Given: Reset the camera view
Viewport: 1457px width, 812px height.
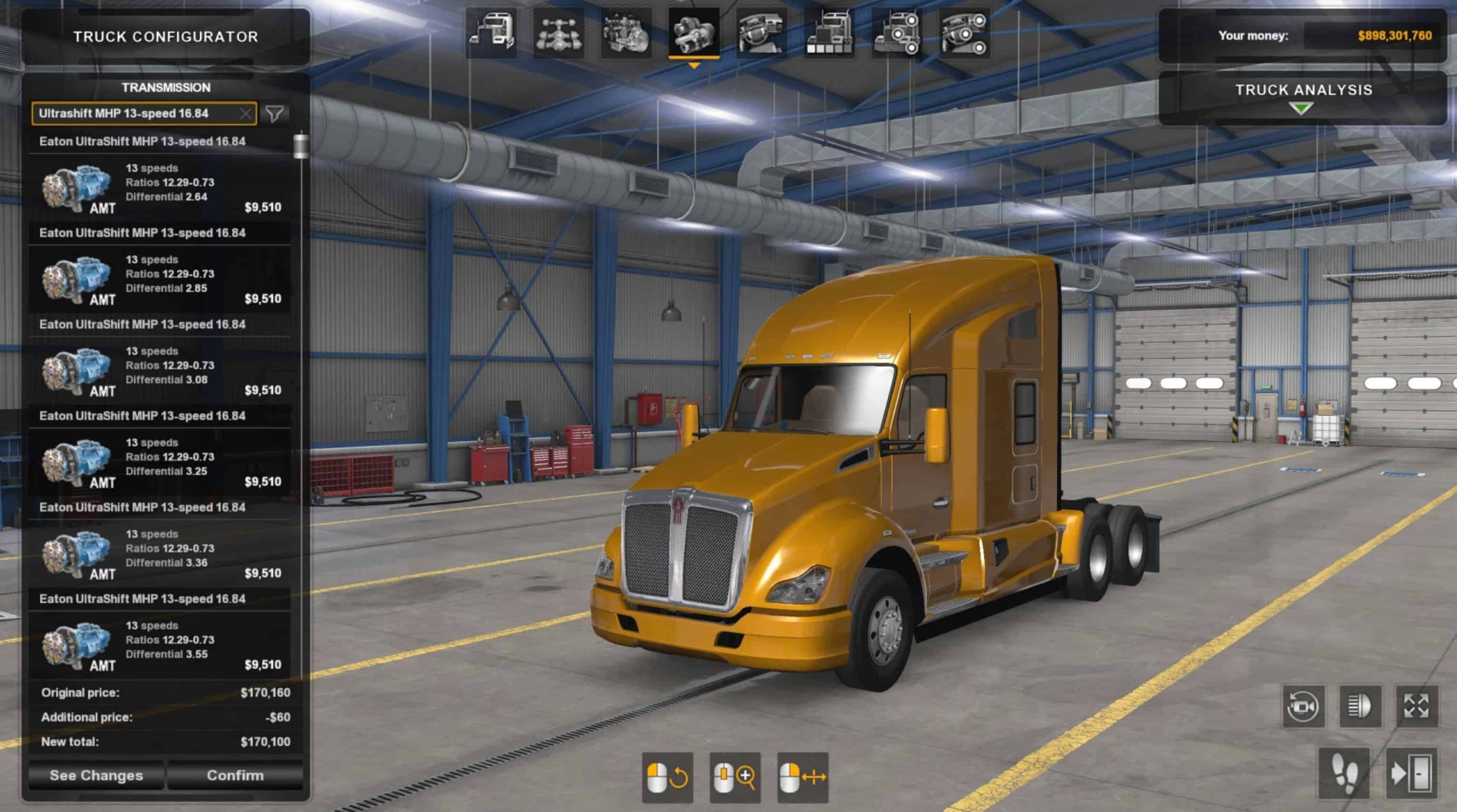Looking at the screenshot, I should pos(1303,706).
